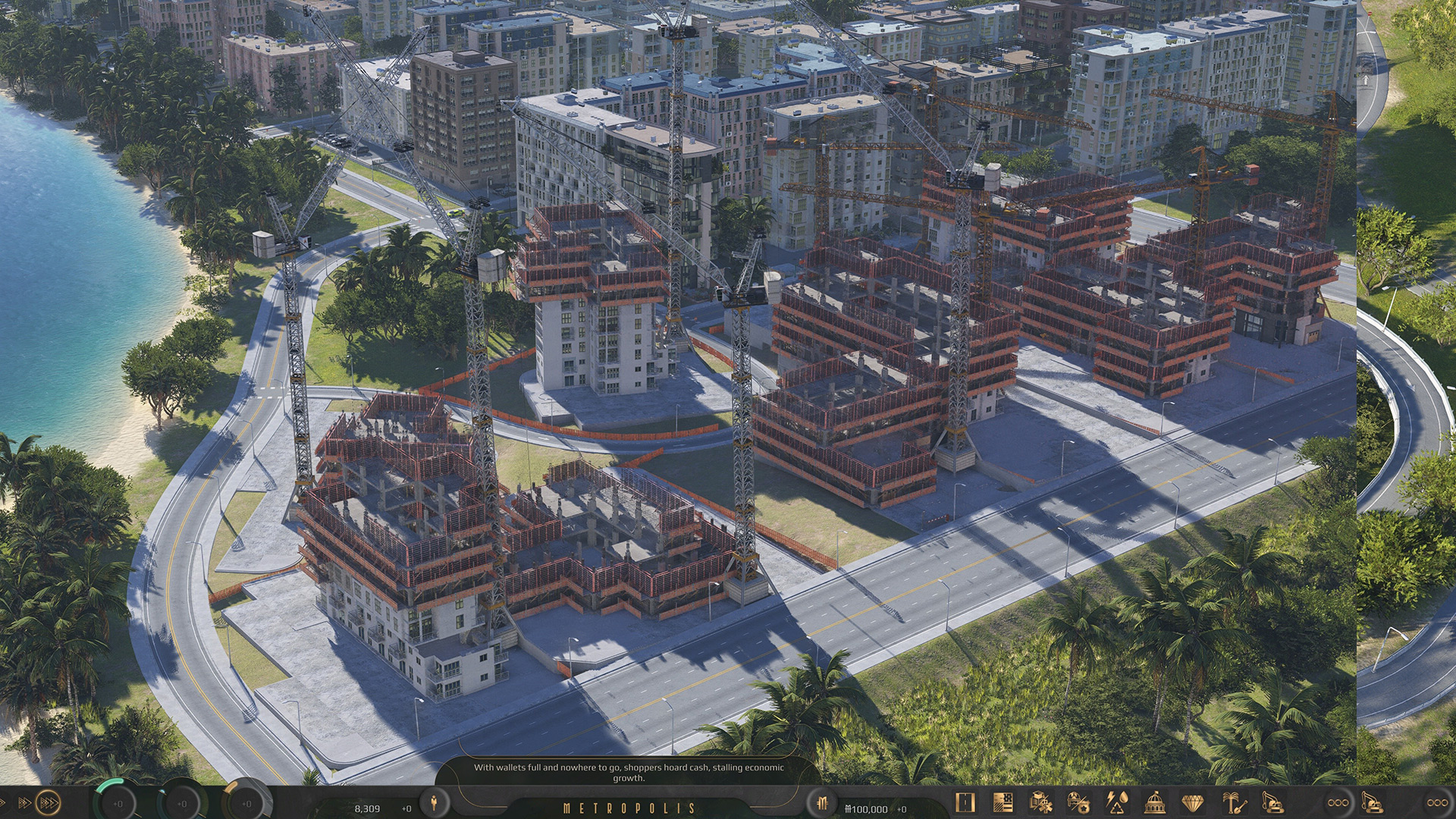Image resolution: width=1456 pixels, height=819 pixels.
Task: Set game speed to triple fast-forward
Action: coord(49,802)
